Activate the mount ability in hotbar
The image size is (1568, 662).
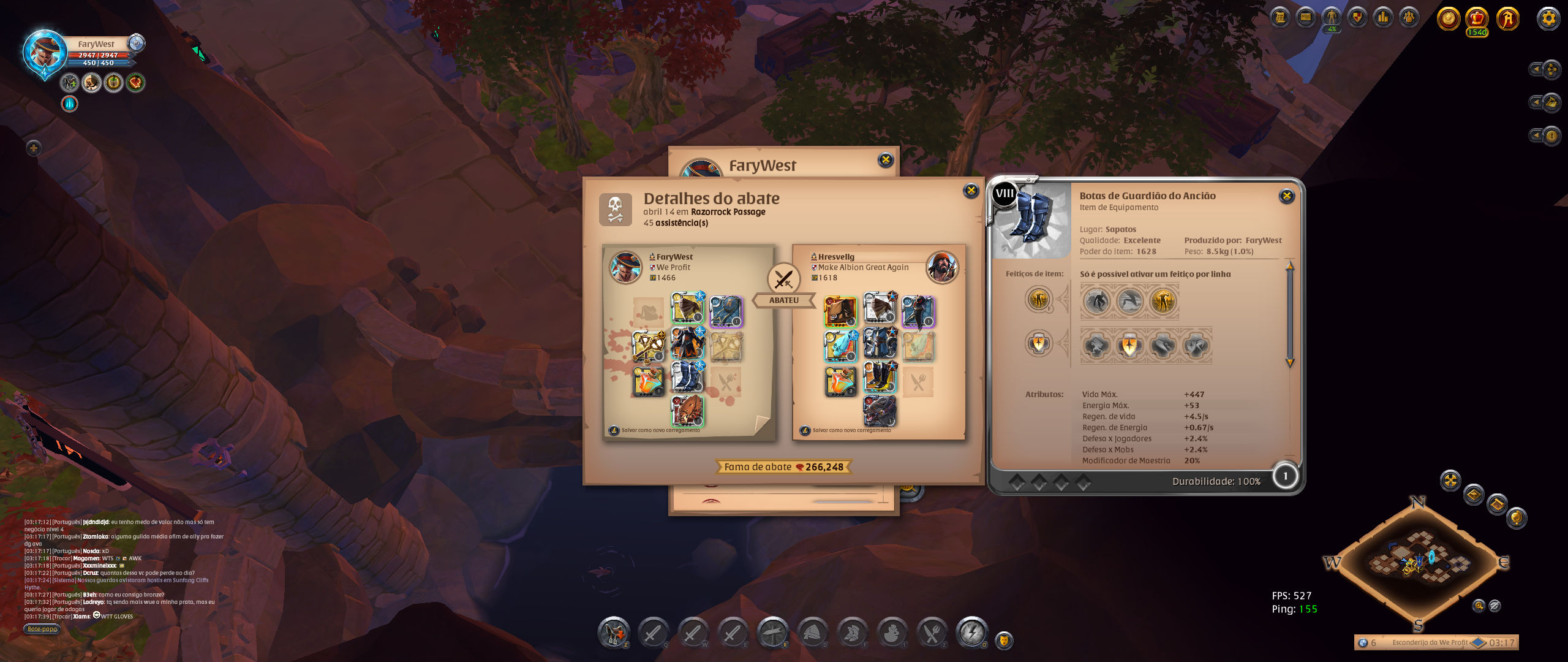click(613, 633)
